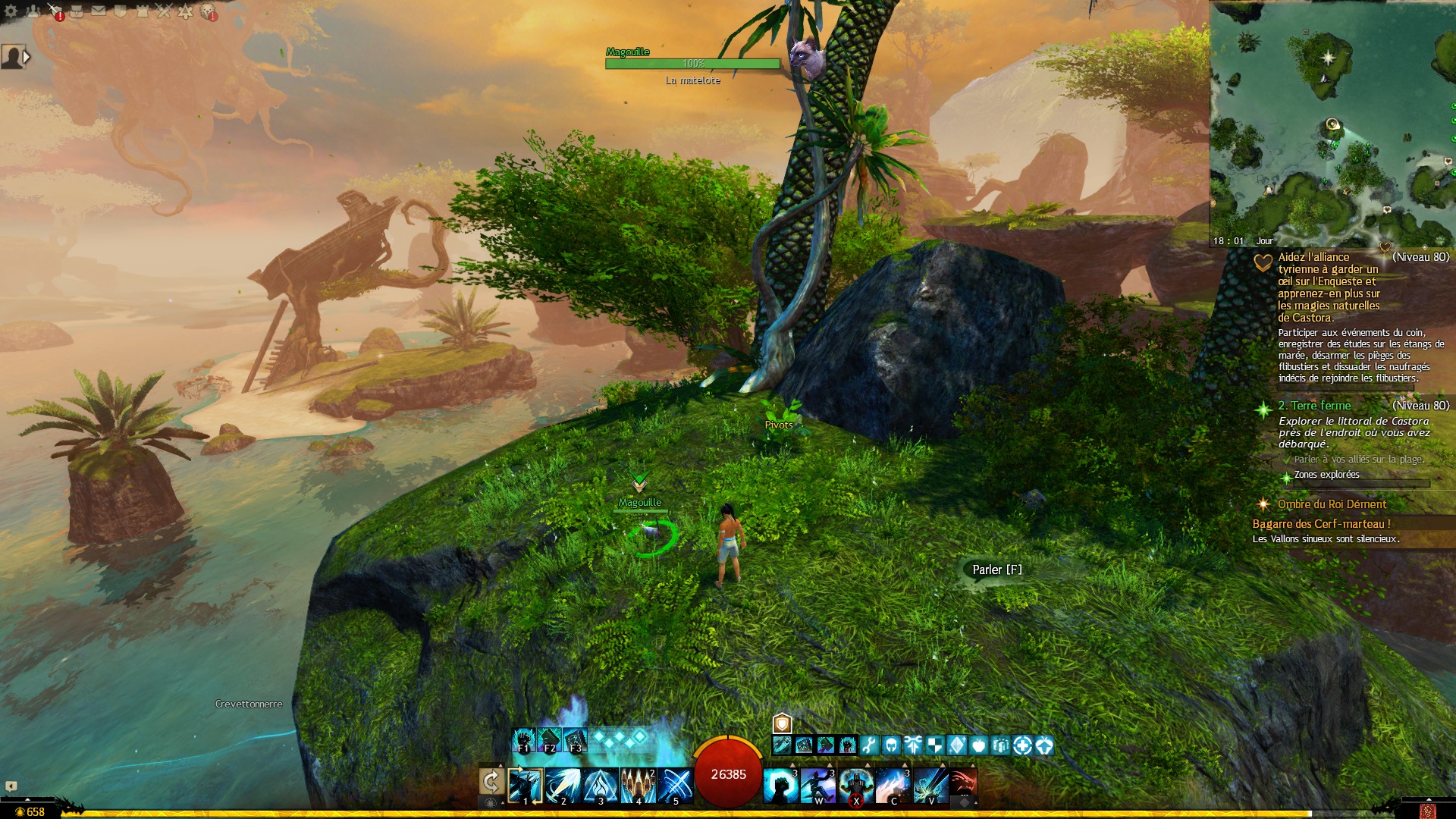The height and width of the screenshot is (819, 1456).
Task: Use weapon skill 1 on the hotbar
Action: [x=526, y=786]
